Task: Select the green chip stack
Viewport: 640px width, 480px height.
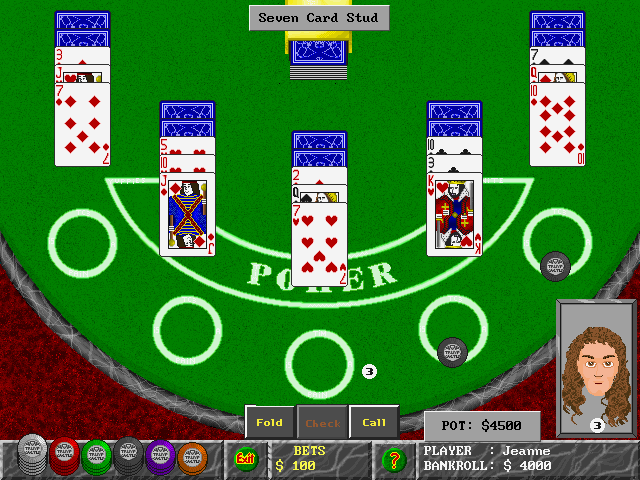Action: (x=96, y=457)
